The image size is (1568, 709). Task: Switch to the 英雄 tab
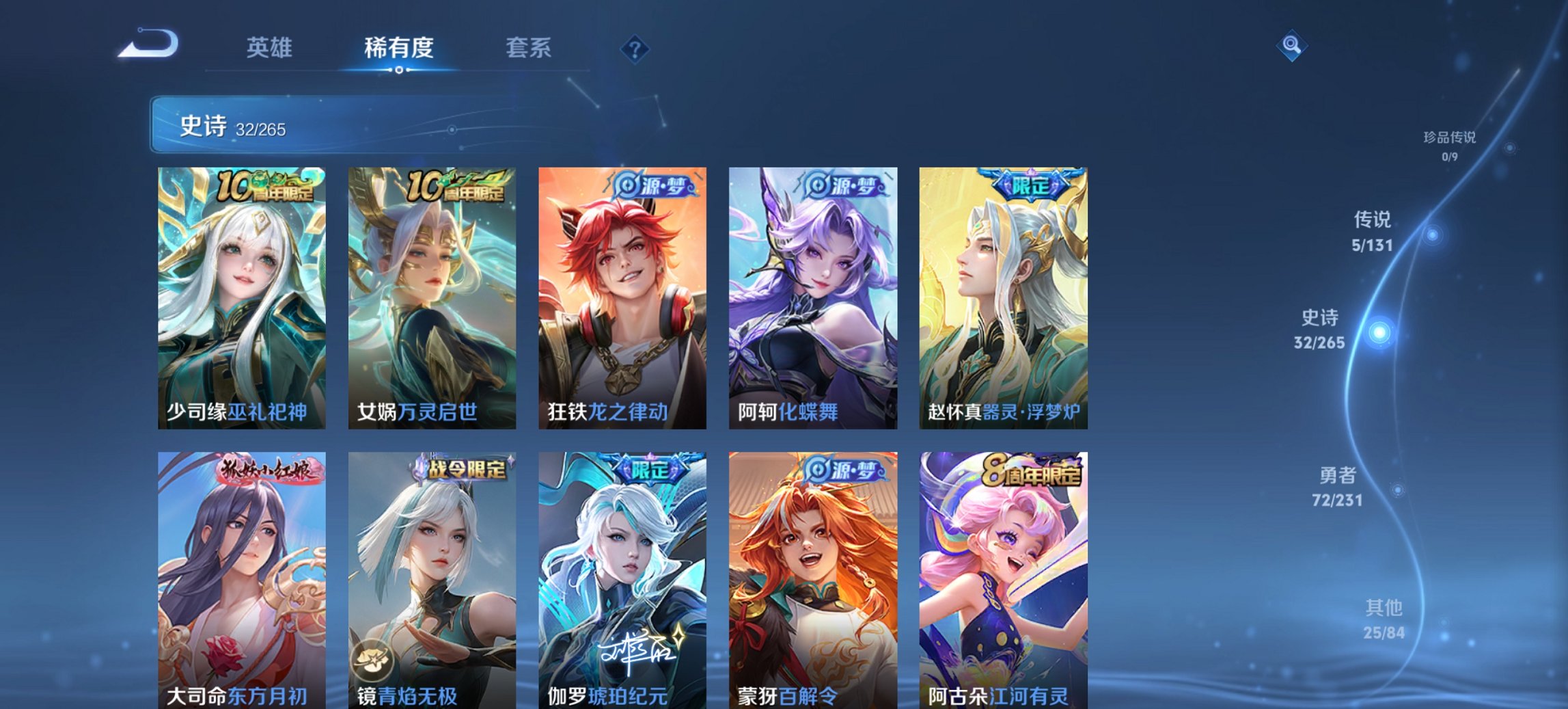click(270, 48)
